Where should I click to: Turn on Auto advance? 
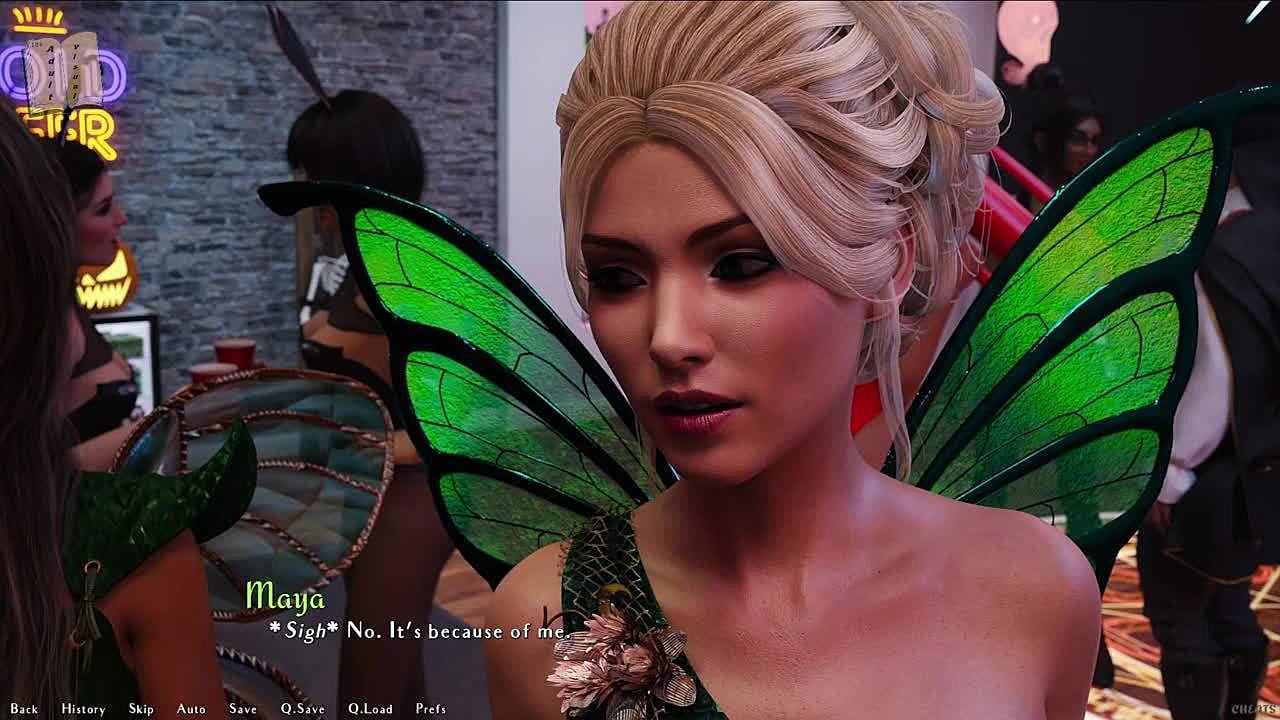191,709
